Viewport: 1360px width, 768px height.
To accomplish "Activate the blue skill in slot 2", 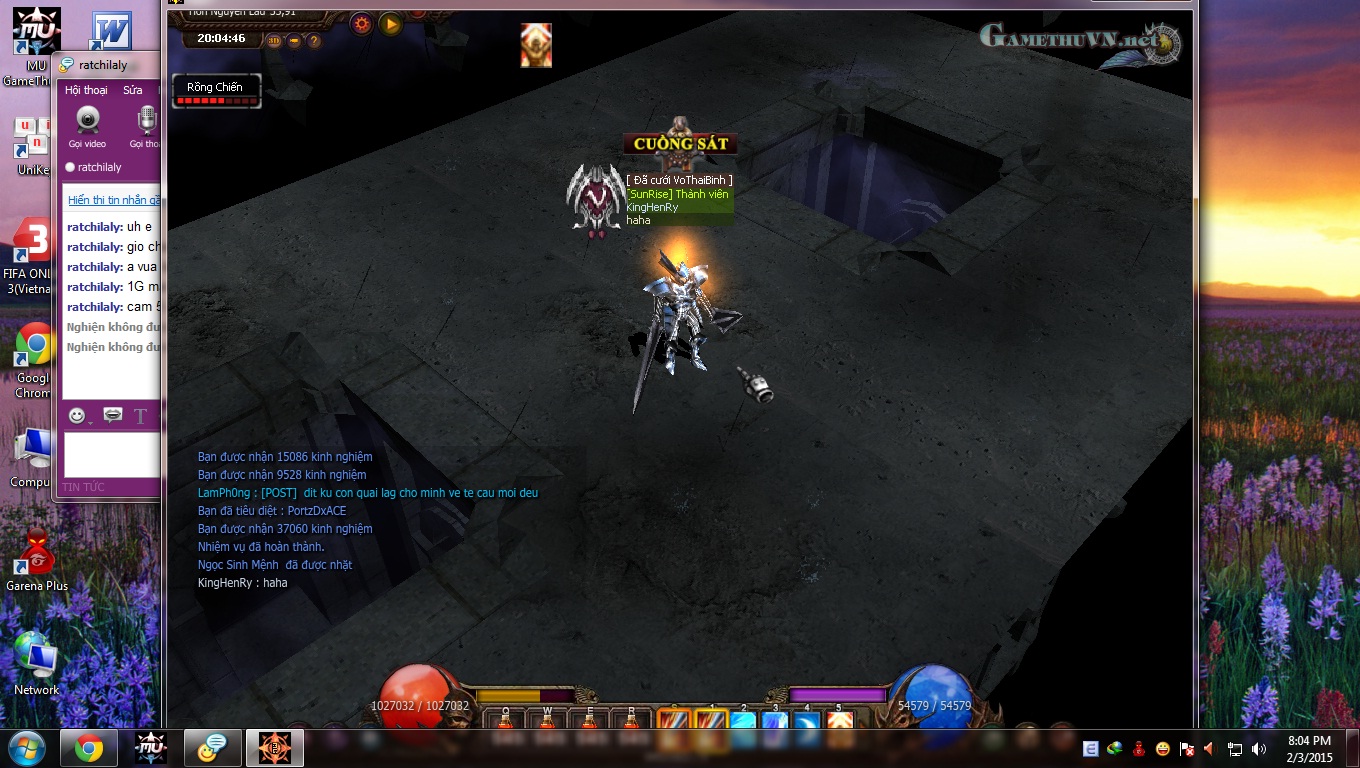I will coord(743,722).
